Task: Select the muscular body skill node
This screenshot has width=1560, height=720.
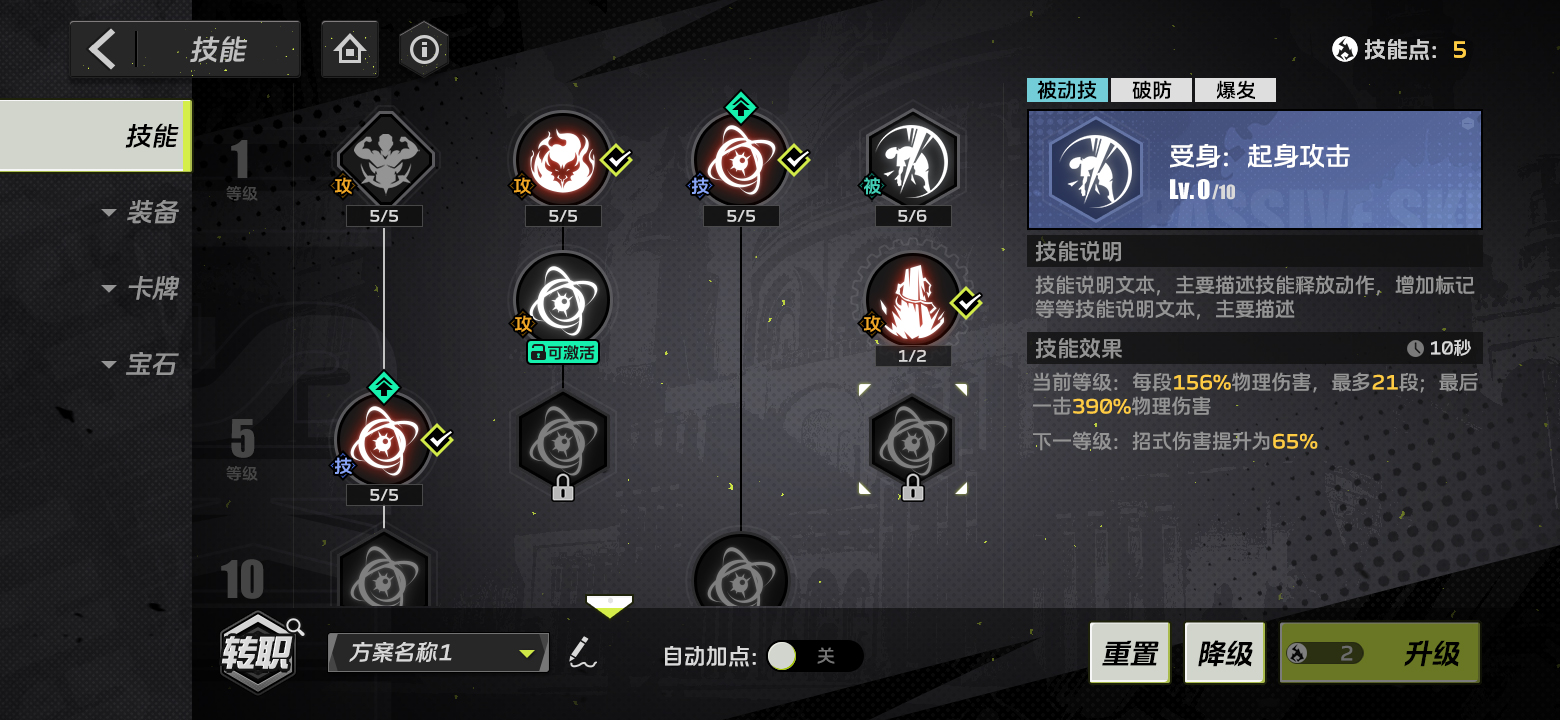Action: 385,158
